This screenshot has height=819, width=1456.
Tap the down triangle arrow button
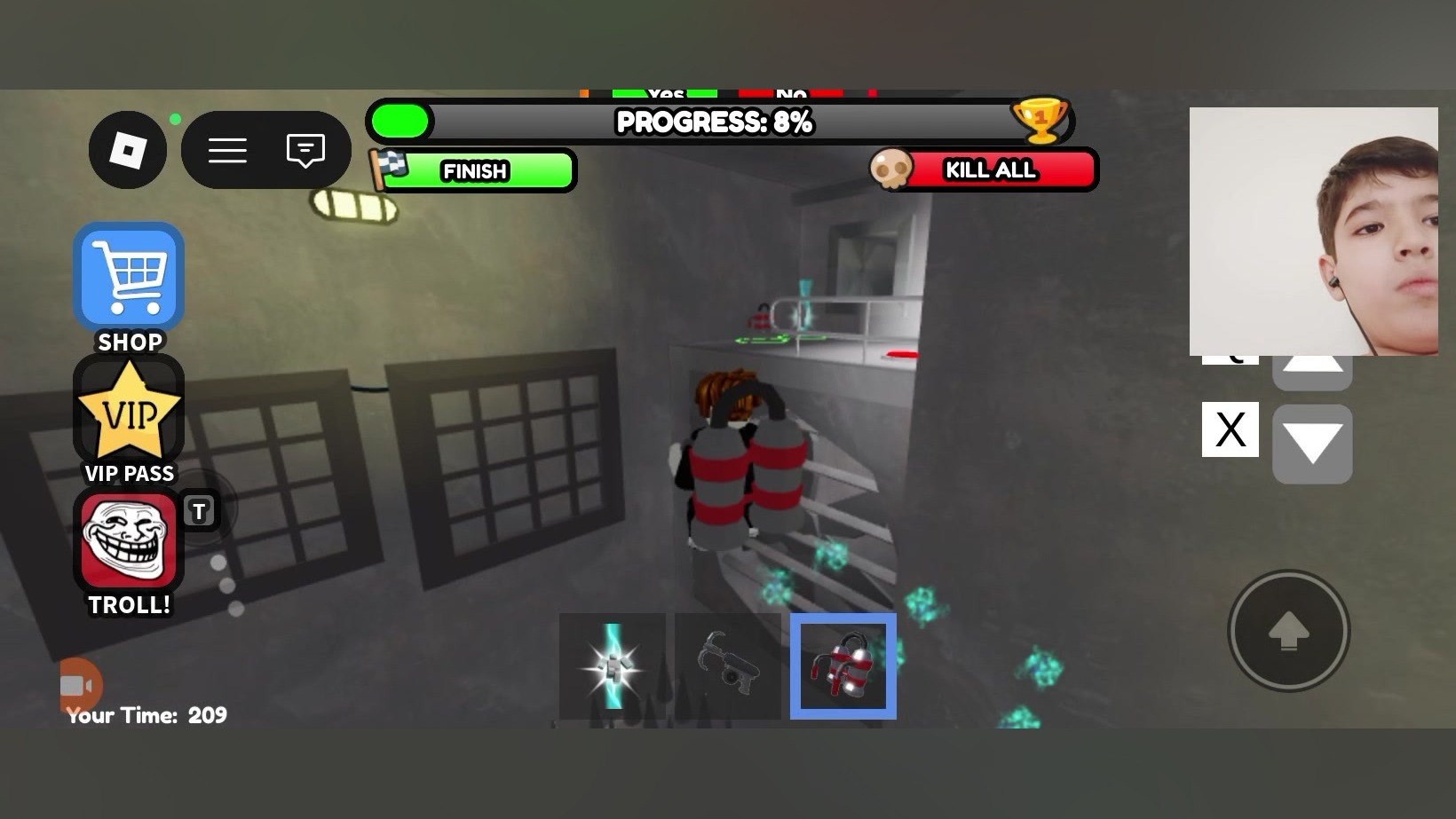(1312, 444)
